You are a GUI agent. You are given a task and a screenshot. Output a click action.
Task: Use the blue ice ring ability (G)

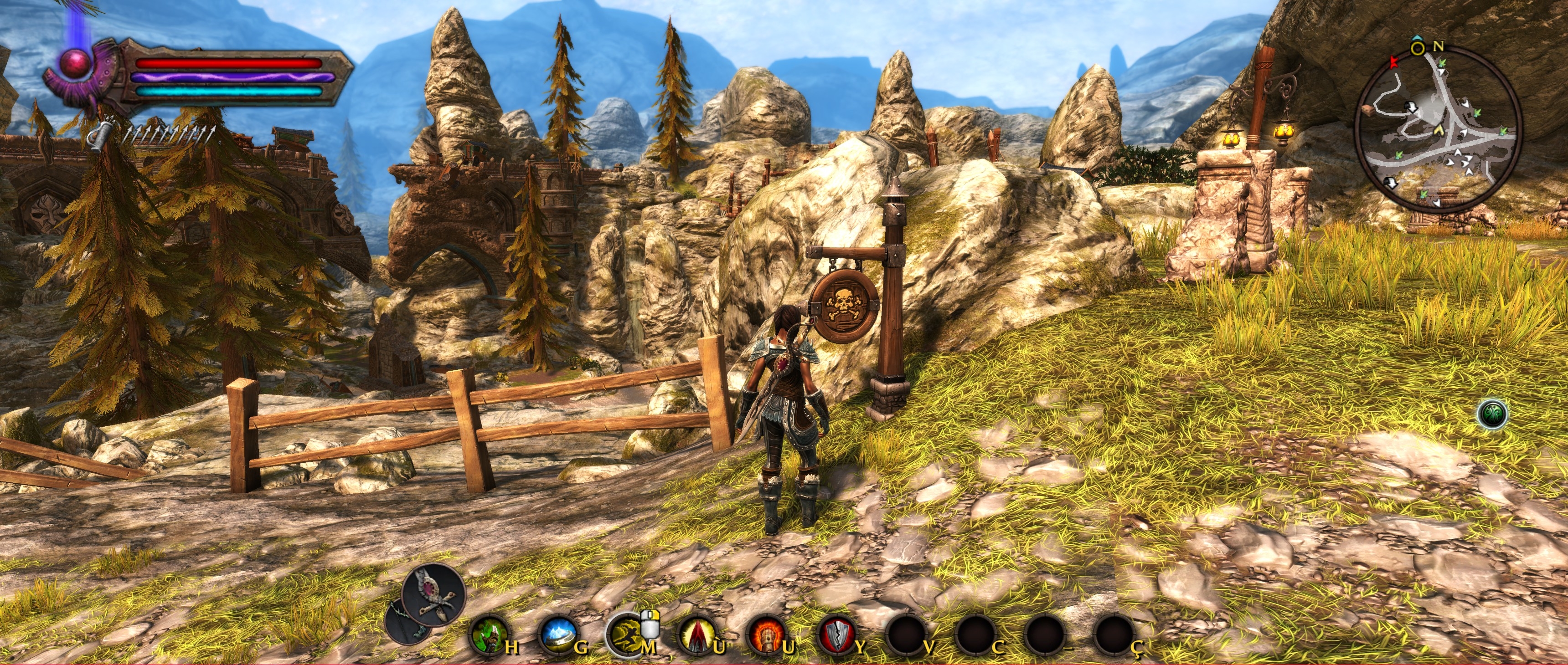[557, 634]
